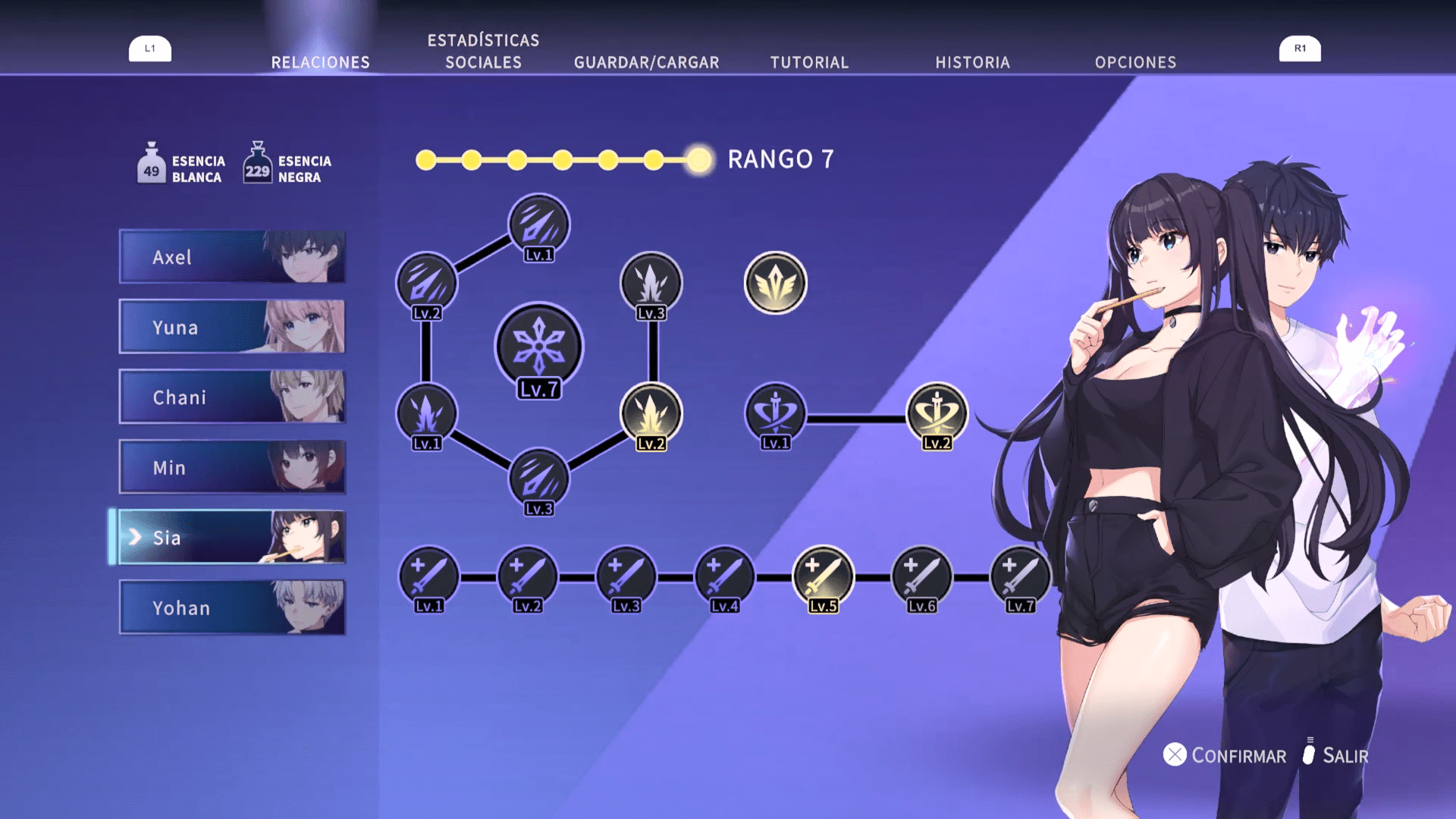Select the highlighted Sia entry
This screenshot has height=819, width=1456.
pos(232,537)
